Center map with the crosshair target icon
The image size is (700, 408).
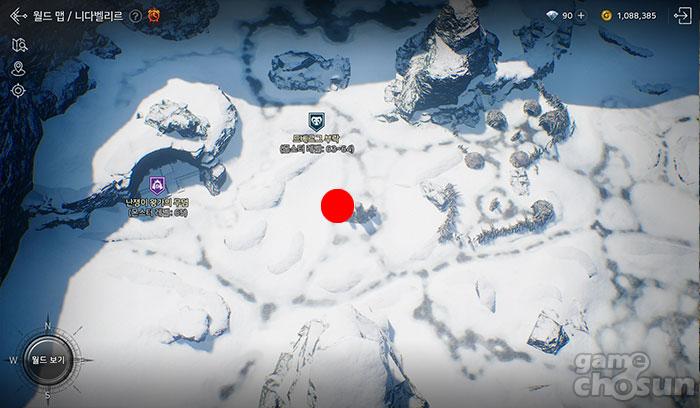point(18,91)
